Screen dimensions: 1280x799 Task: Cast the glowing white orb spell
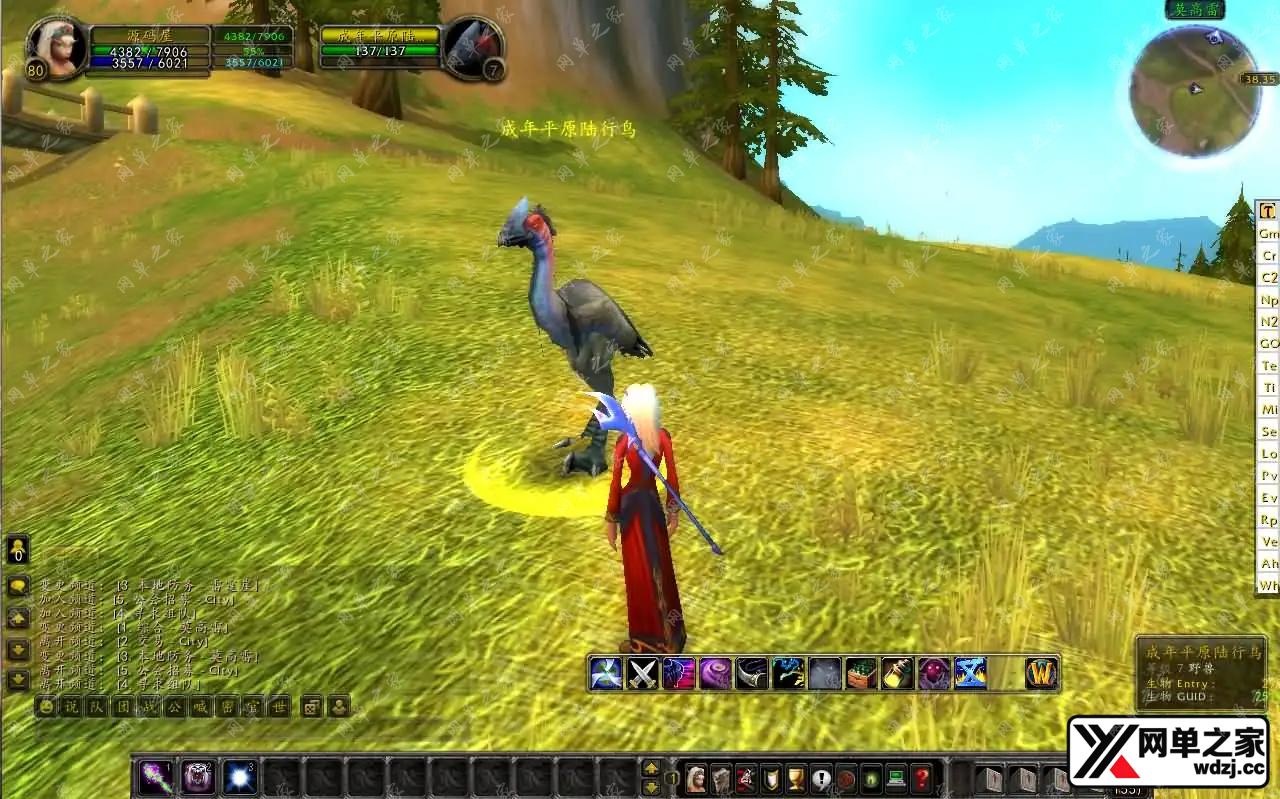click(240, 777)
